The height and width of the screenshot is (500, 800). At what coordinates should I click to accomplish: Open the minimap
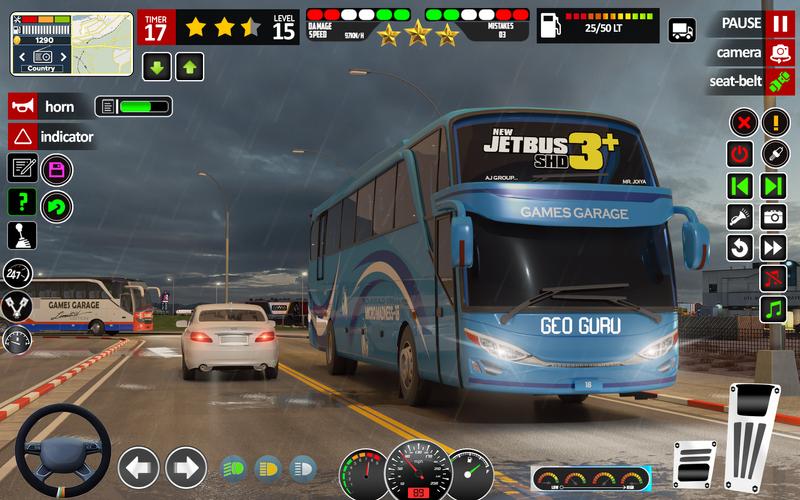[x=72, y=43]
